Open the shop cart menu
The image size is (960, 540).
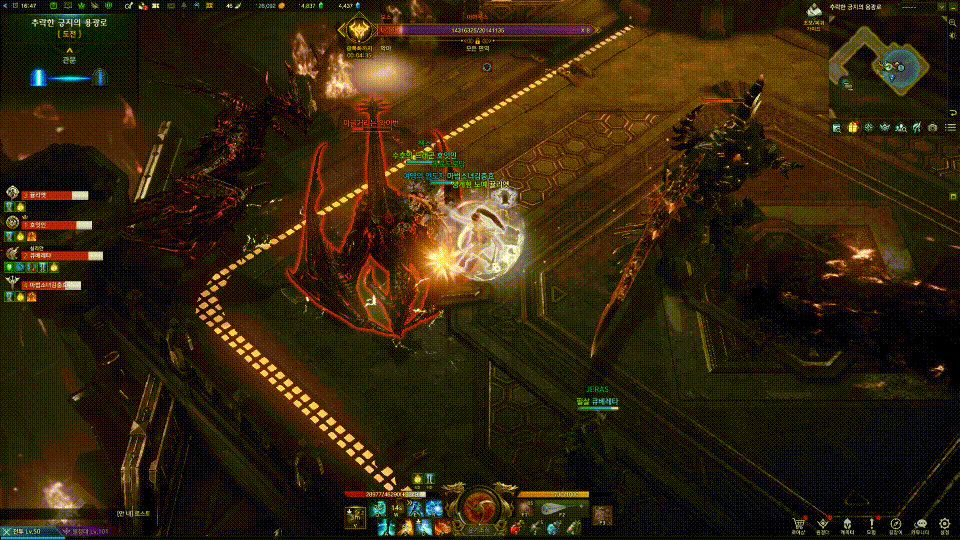tap(798, 522)
